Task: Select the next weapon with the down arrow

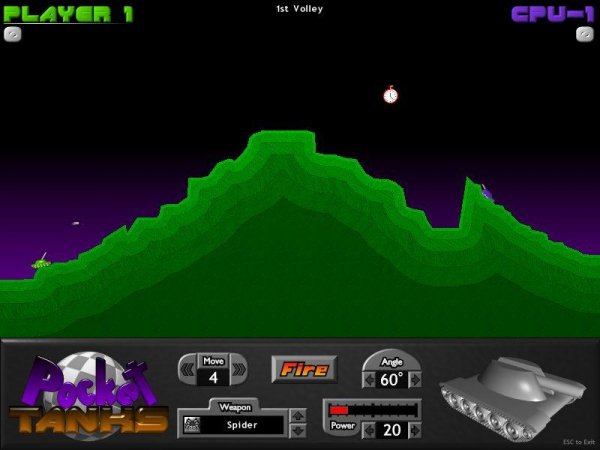Action: click(297, 431)
